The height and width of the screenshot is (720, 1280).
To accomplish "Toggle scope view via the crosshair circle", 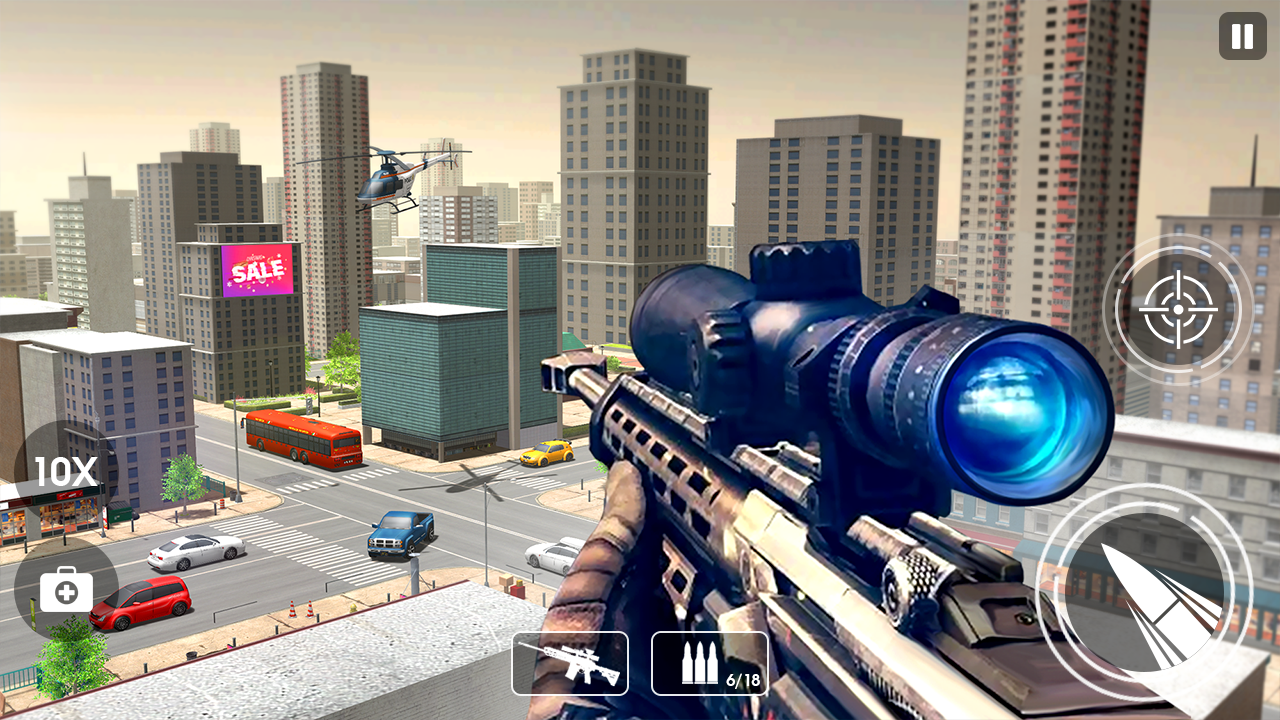I will [1177, 310].
